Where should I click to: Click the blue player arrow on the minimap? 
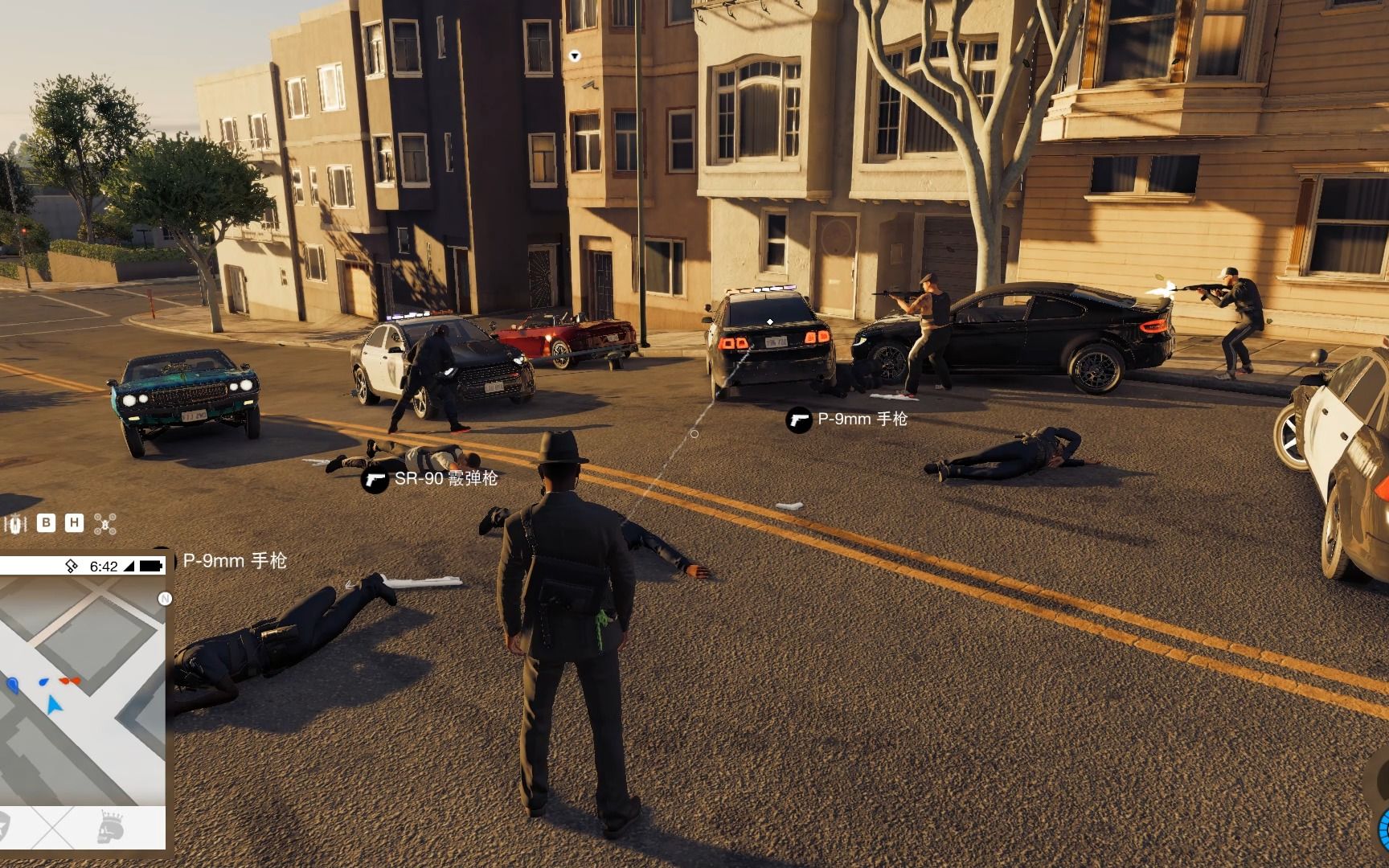point(54,706)
